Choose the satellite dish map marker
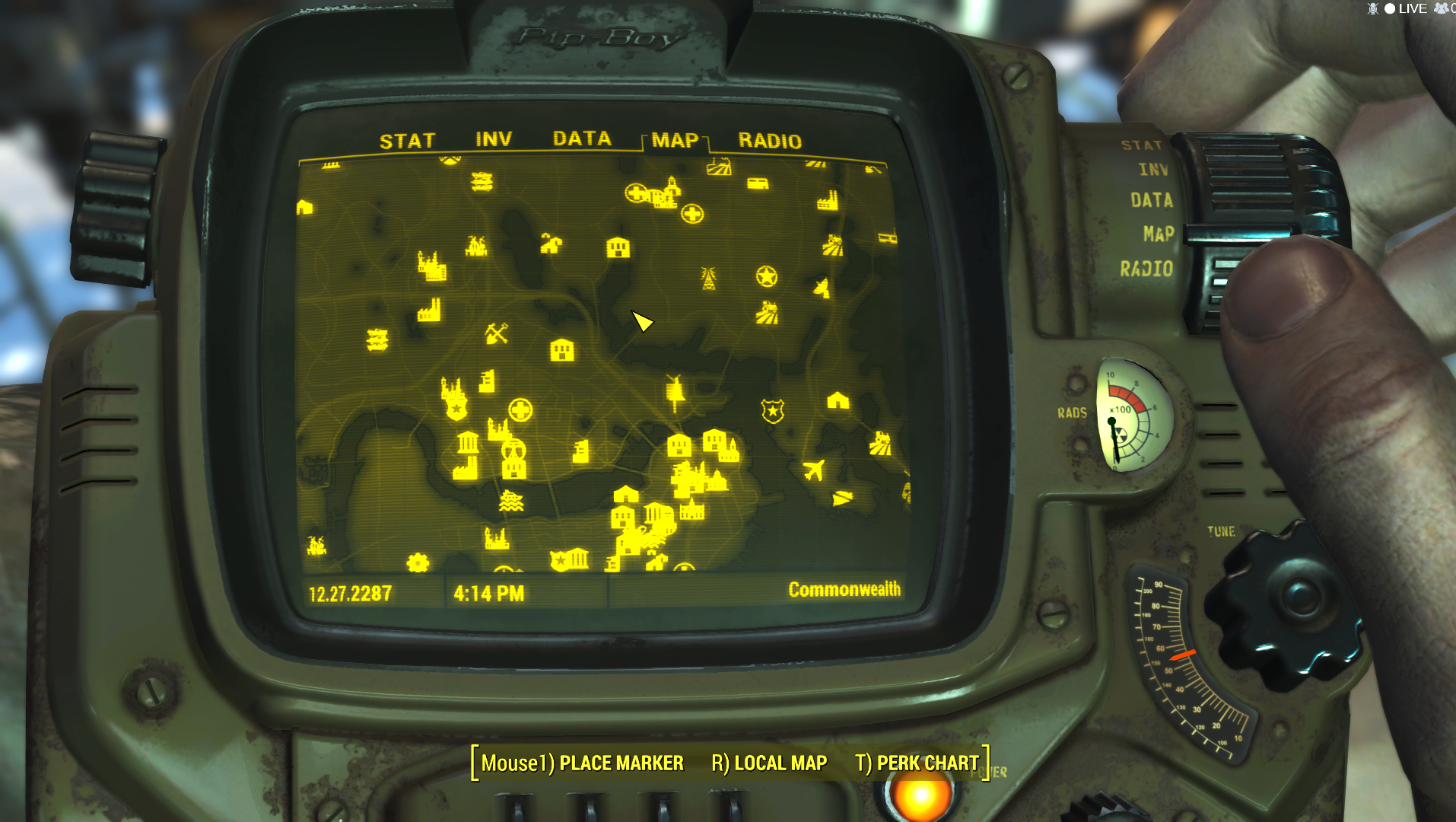 click(x=822, y=288)
